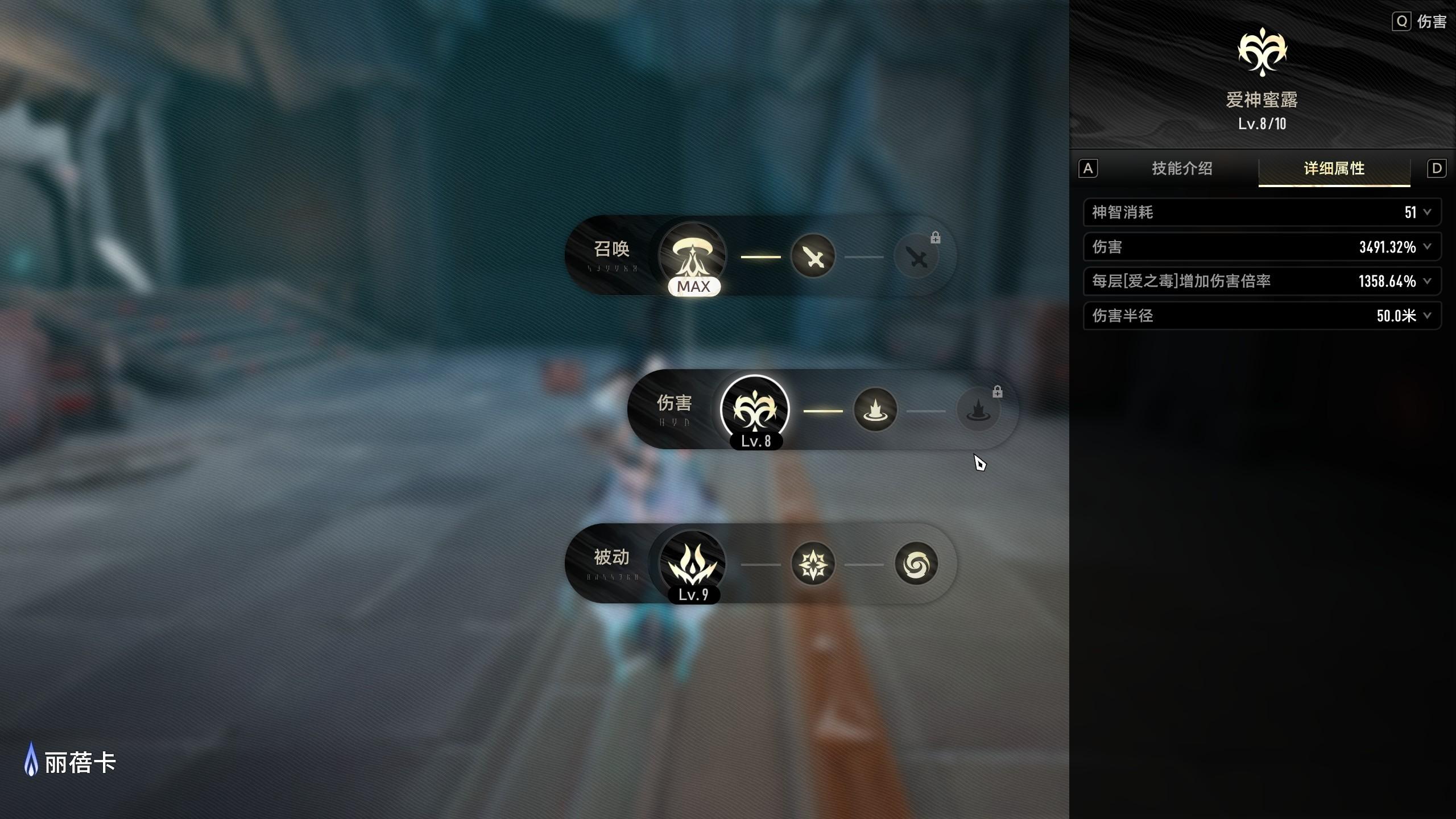Choose the unlocked sword node in 召唤 row
This screenshot has height=819, width=1456.
coord(813,257)
